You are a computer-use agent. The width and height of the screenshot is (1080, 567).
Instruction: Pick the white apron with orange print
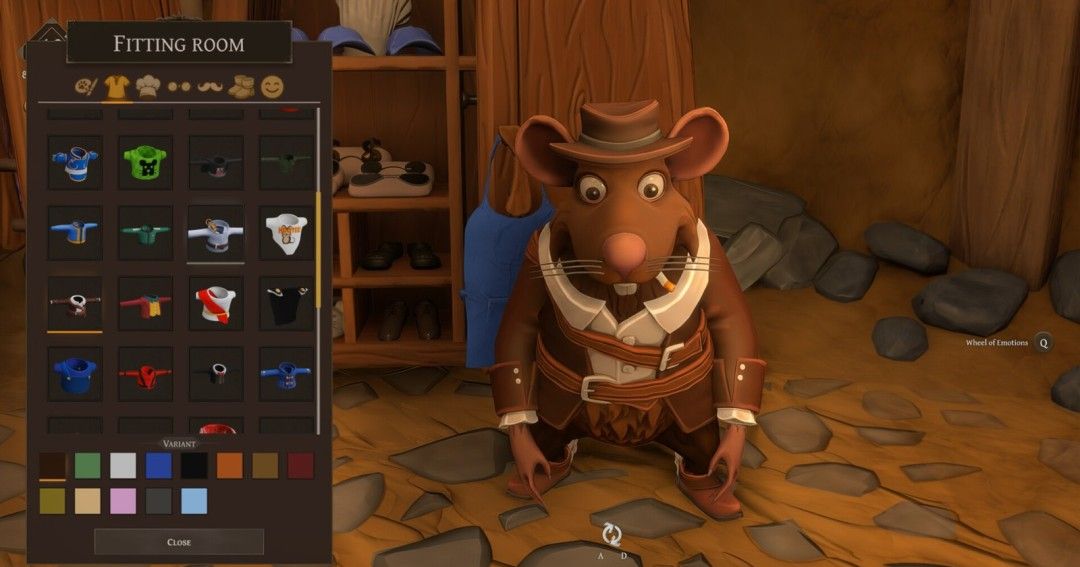(286, 233)
